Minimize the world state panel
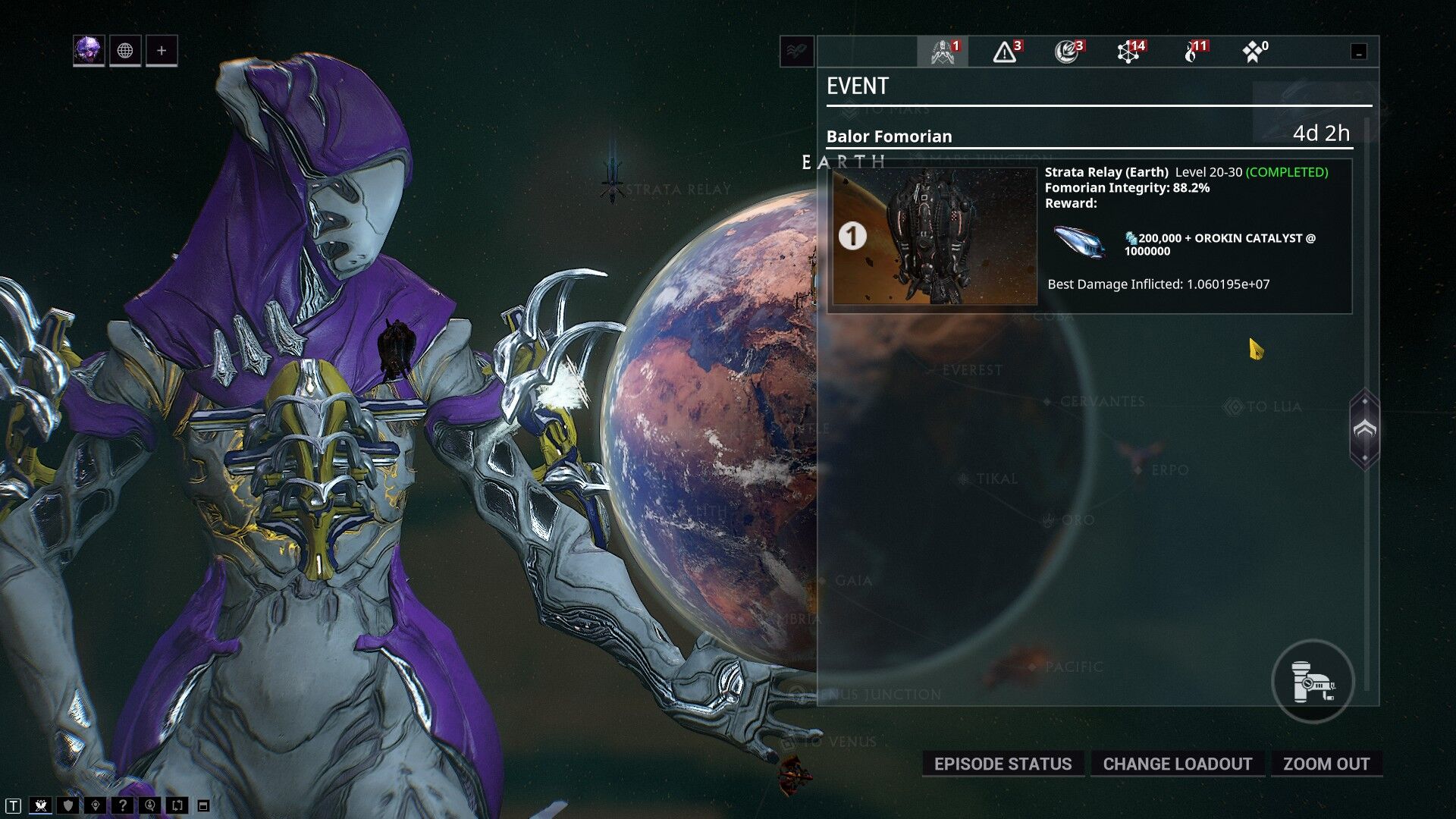 click(x=1359, y=52)
